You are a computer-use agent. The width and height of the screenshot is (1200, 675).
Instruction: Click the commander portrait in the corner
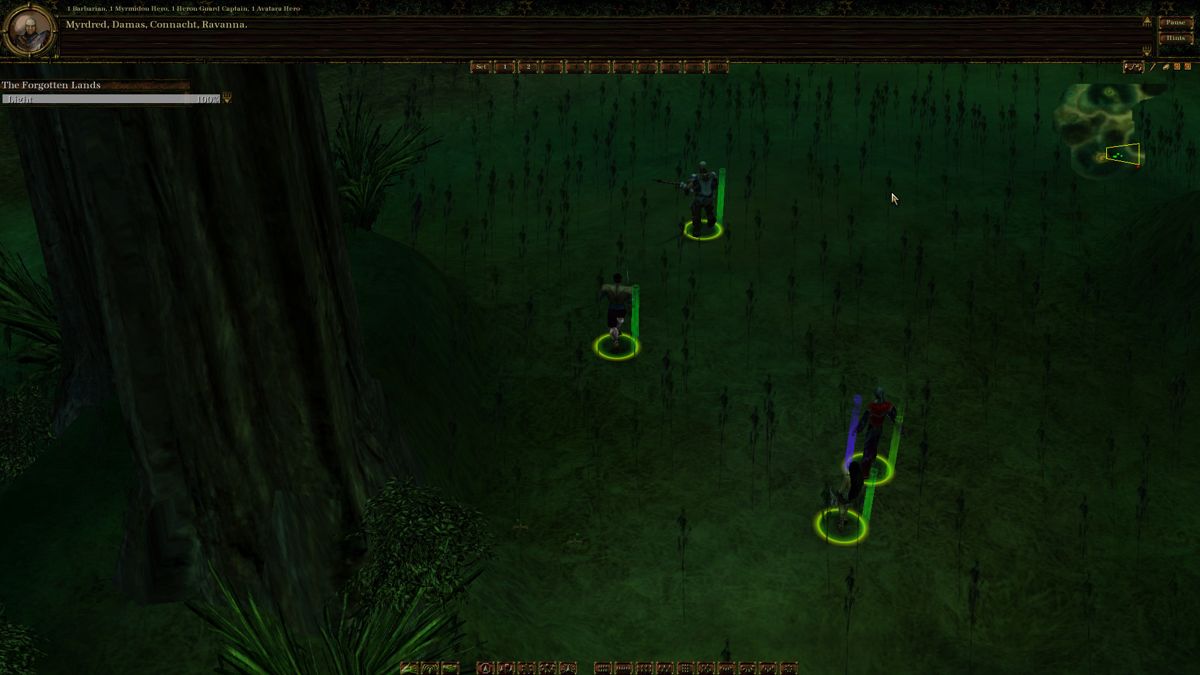tap(28, 30)
